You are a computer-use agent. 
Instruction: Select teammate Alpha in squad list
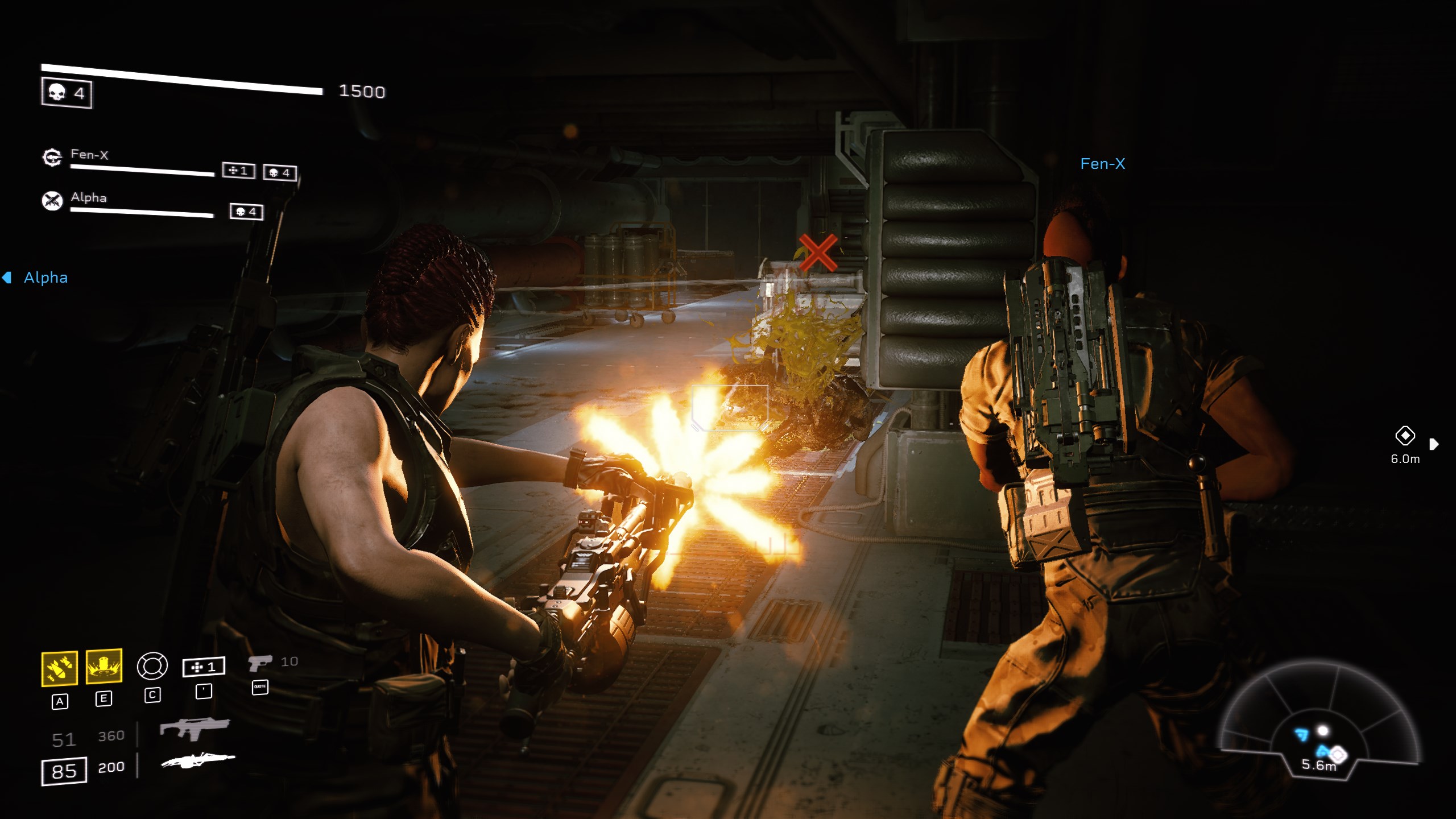pyautogui.click(x=89, y=197)
